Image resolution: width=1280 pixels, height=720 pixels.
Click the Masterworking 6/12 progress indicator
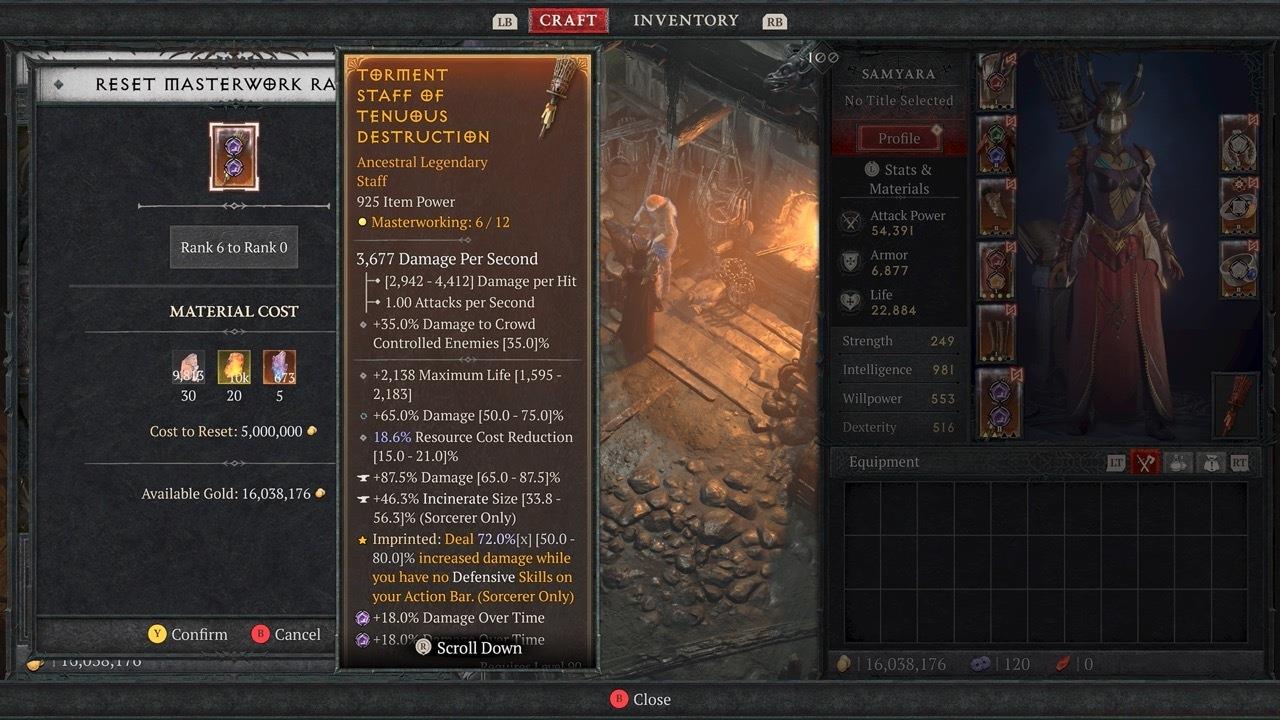431,222
